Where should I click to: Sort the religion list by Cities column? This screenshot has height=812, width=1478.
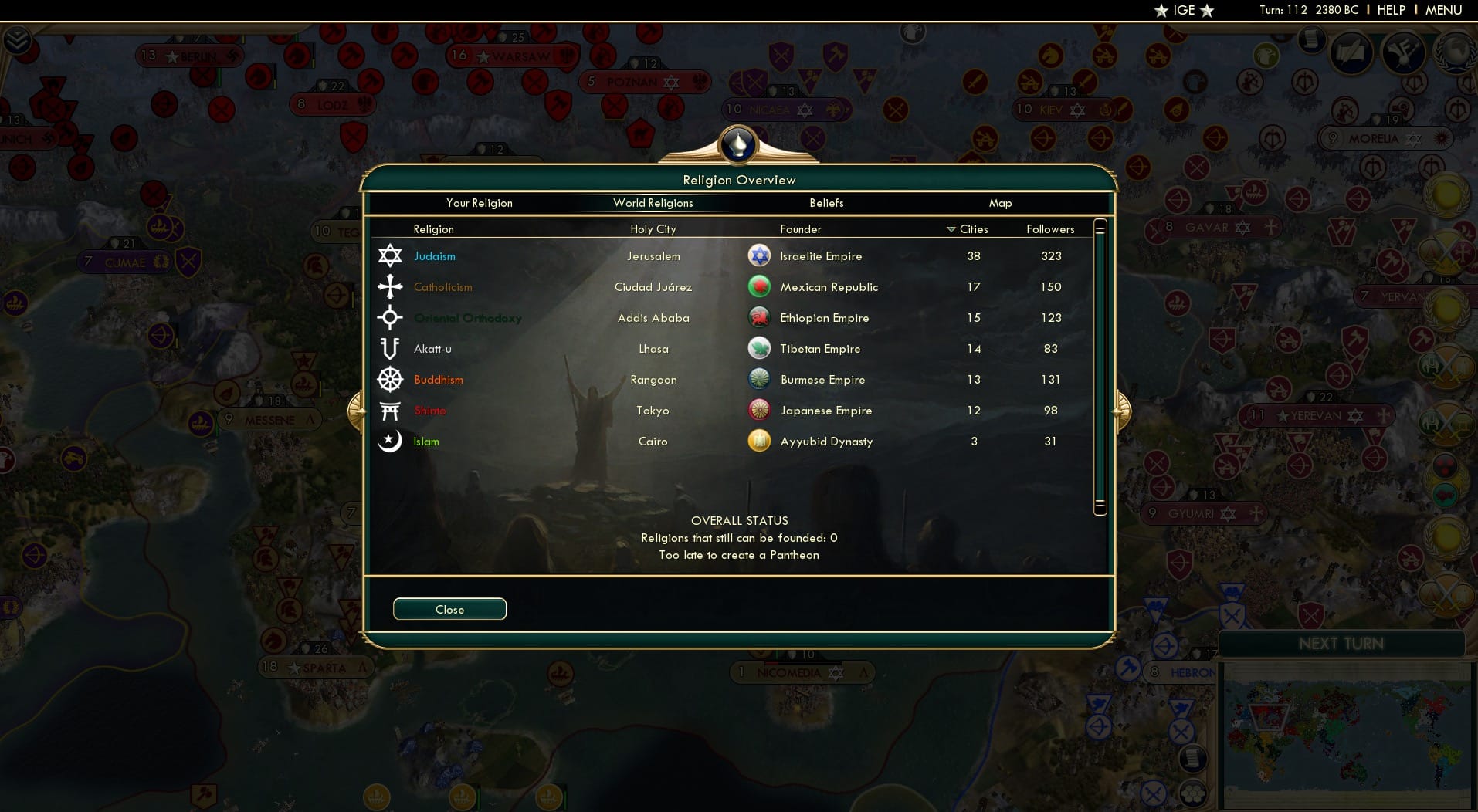pos(968,229)
